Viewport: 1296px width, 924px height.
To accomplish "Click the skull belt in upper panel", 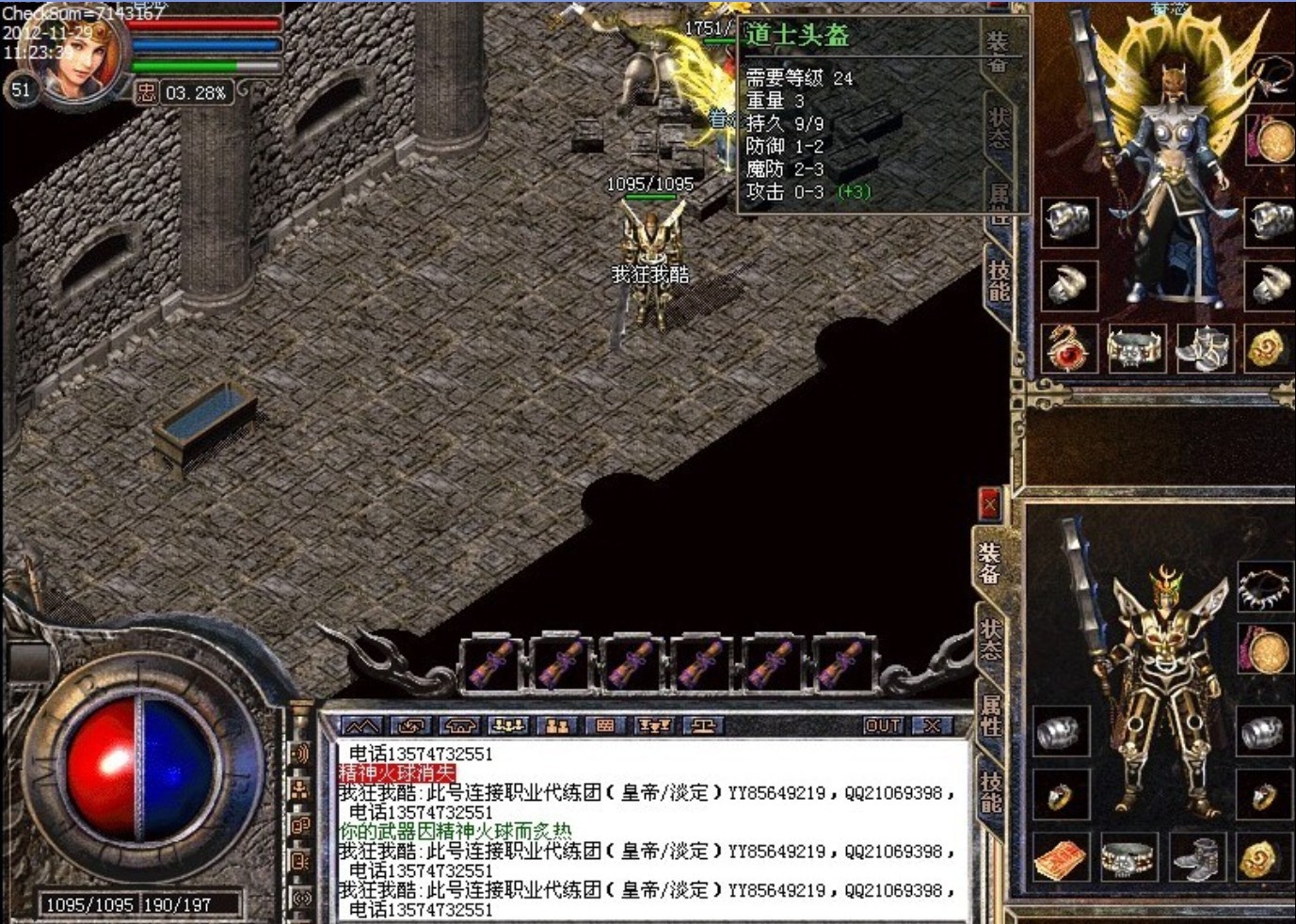I will (1134, 348).
